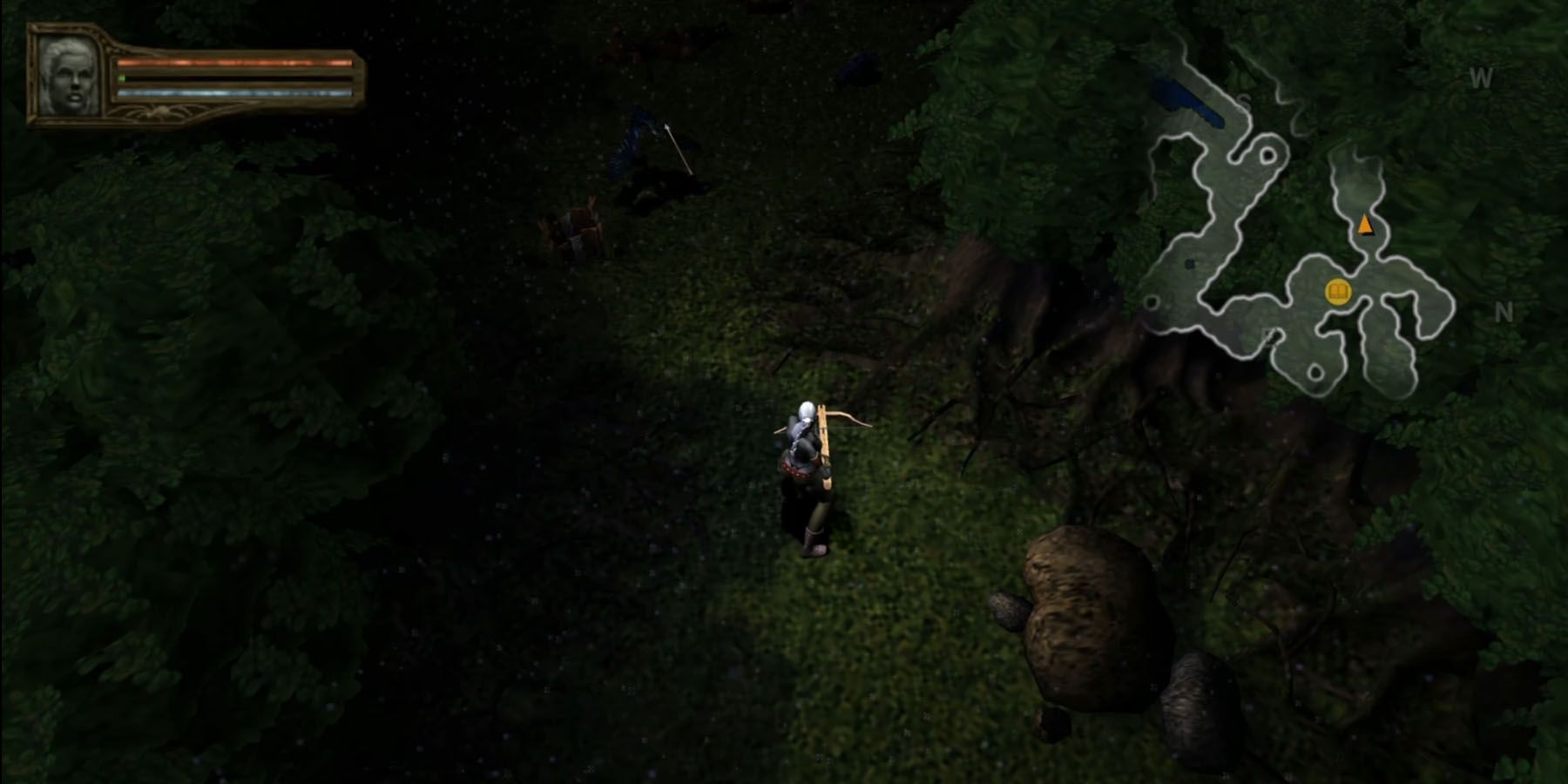1568x784 pixels.
Task: Select the orange player arrow on the minimap
Action: 1366,224
